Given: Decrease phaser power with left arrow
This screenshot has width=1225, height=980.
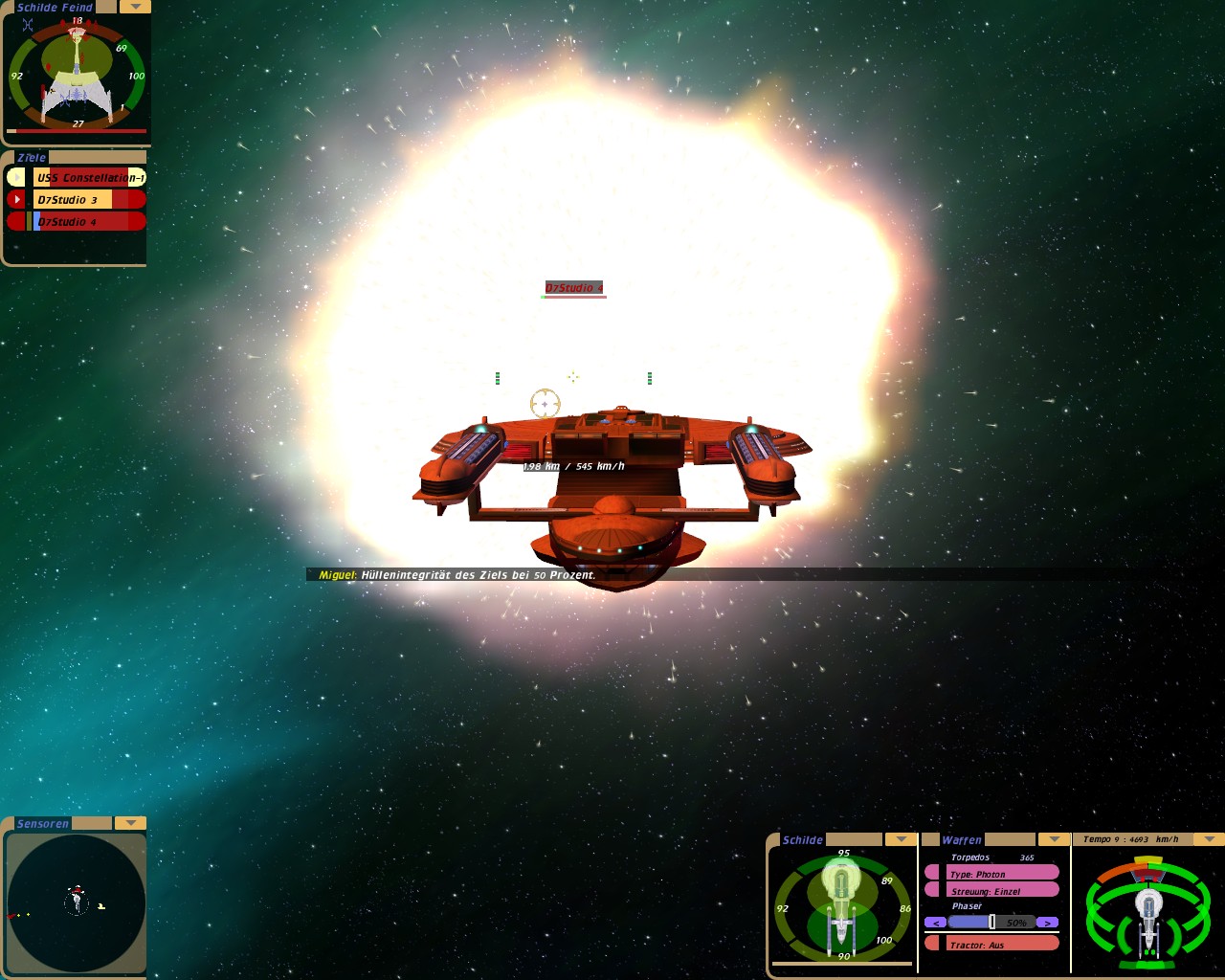Looking at the screenshot, I should [x=935, y=923].
